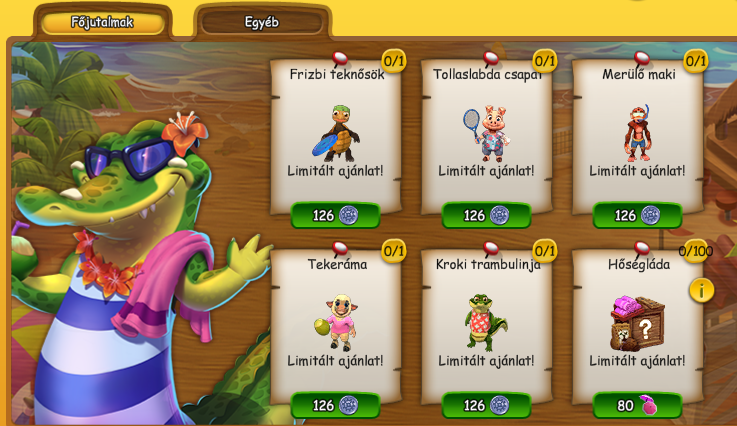Purchase Tekeráma for 126 tokens
The width and height of the screenshot is (737, 426).
pyautogui.click(x=336, y=405)
